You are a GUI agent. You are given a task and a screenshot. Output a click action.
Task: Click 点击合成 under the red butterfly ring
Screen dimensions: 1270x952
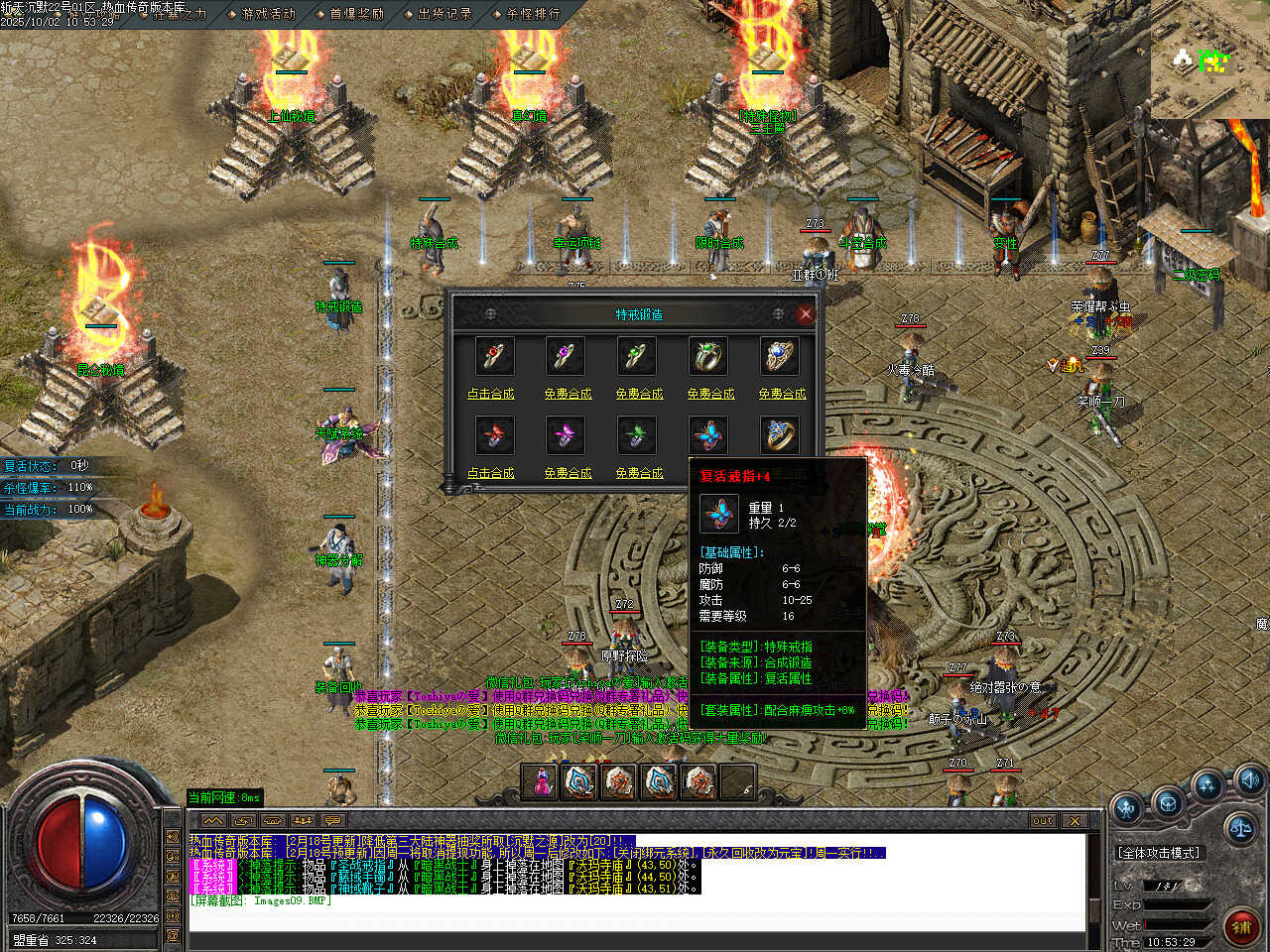[491, 473]
